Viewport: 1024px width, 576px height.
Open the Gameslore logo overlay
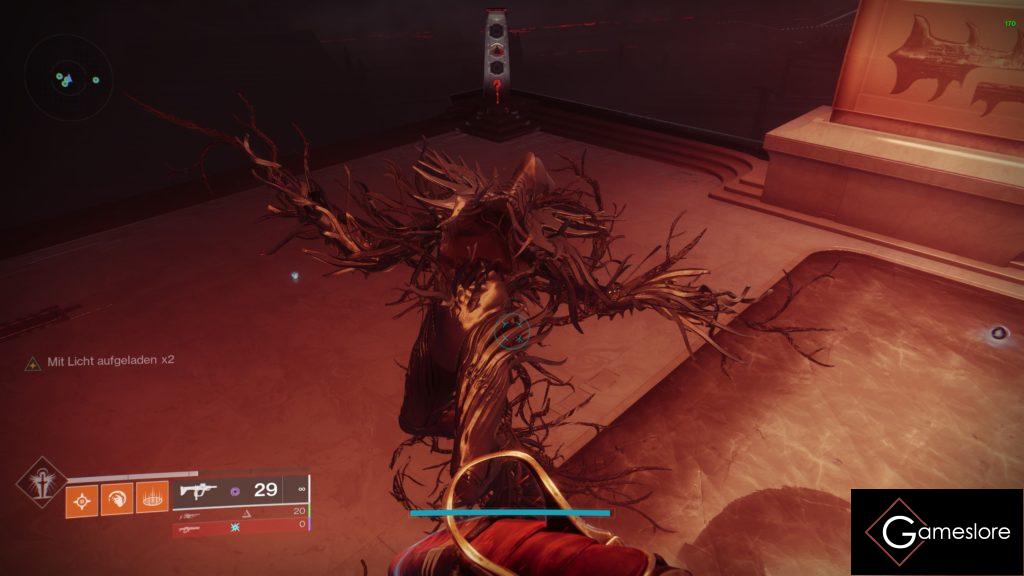pos(936,532)
